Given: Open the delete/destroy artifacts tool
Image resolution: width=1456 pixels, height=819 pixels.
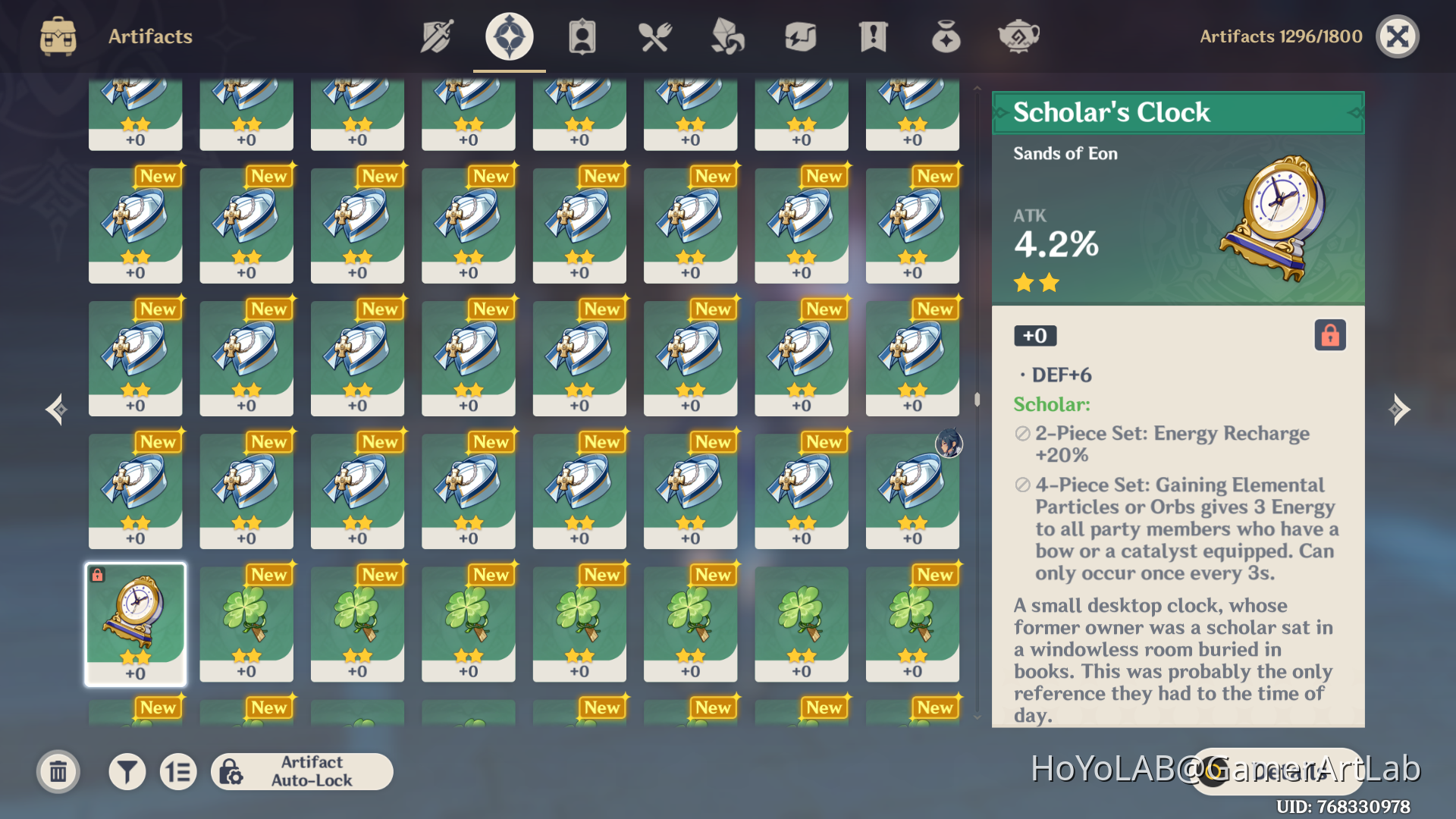Looking at the screenshot, I should [x=58, y=771].
